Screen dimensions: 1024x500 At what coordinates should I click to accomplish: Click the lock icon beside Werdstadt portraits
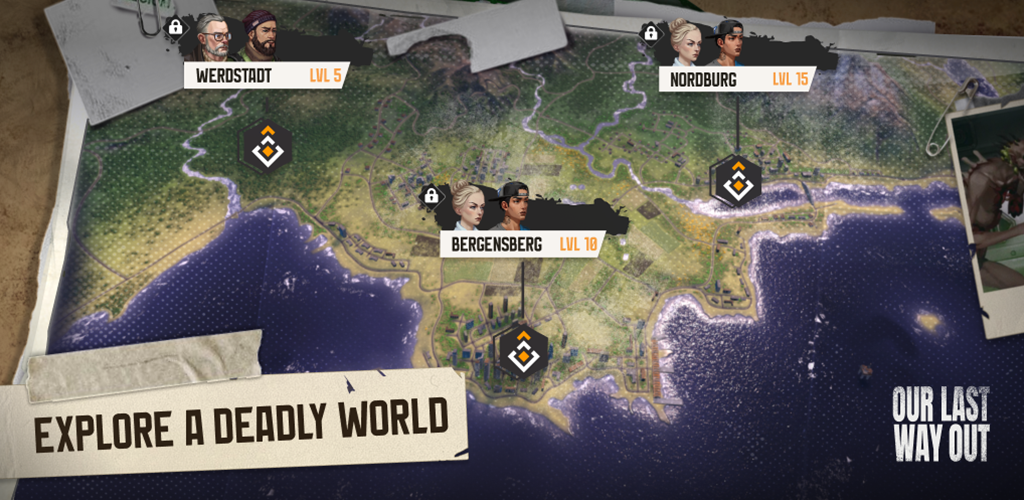coord(176,27)
